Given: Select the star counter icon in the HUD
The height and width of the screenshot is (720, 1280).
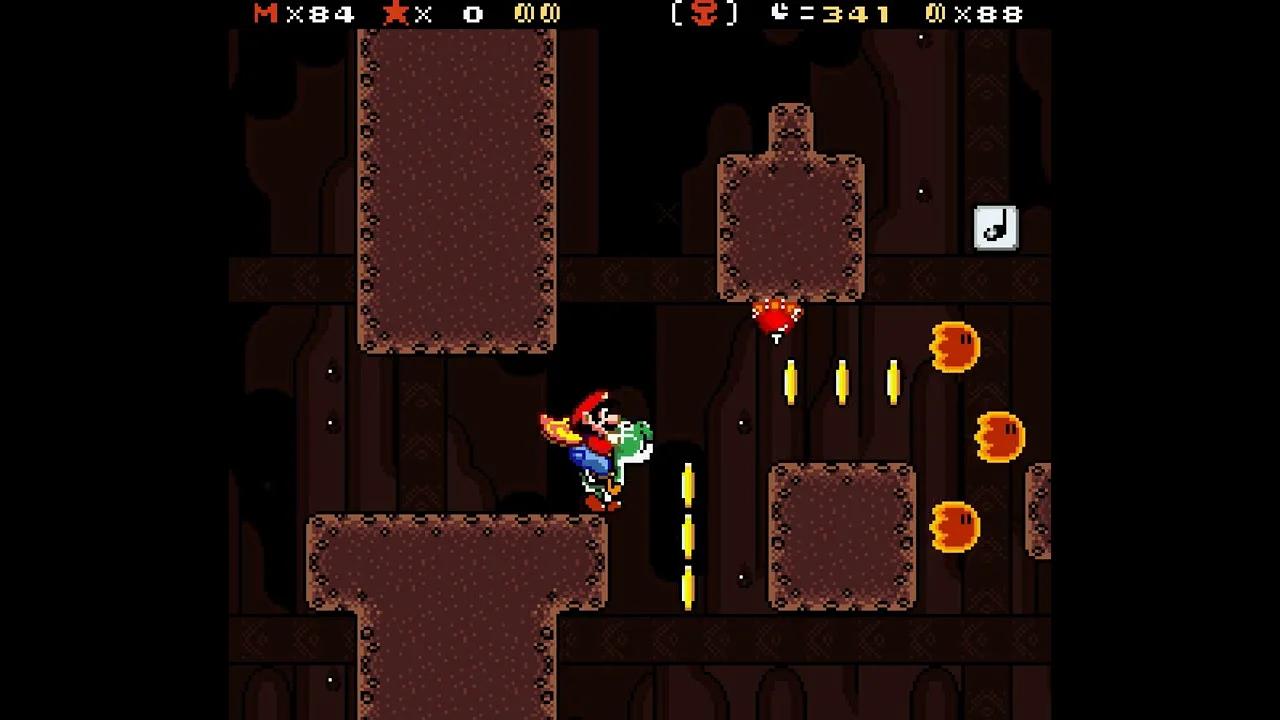Looking at the screenshot, I should click(x=396, y=14).
